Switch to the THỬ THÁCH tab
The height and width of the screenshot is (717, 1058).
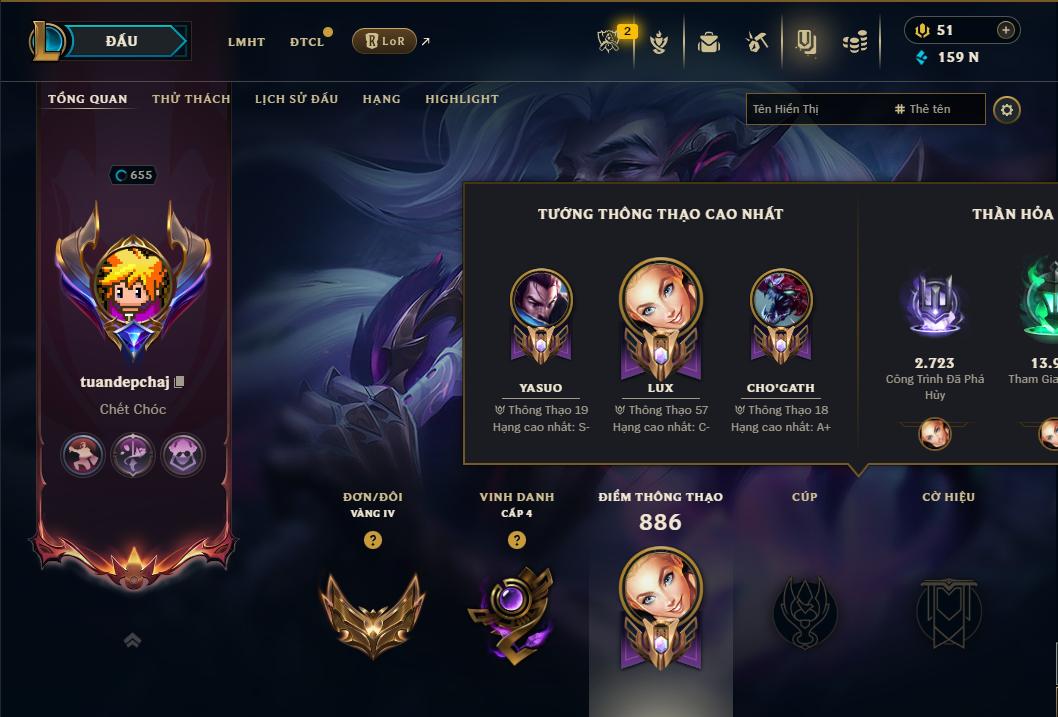191,99
